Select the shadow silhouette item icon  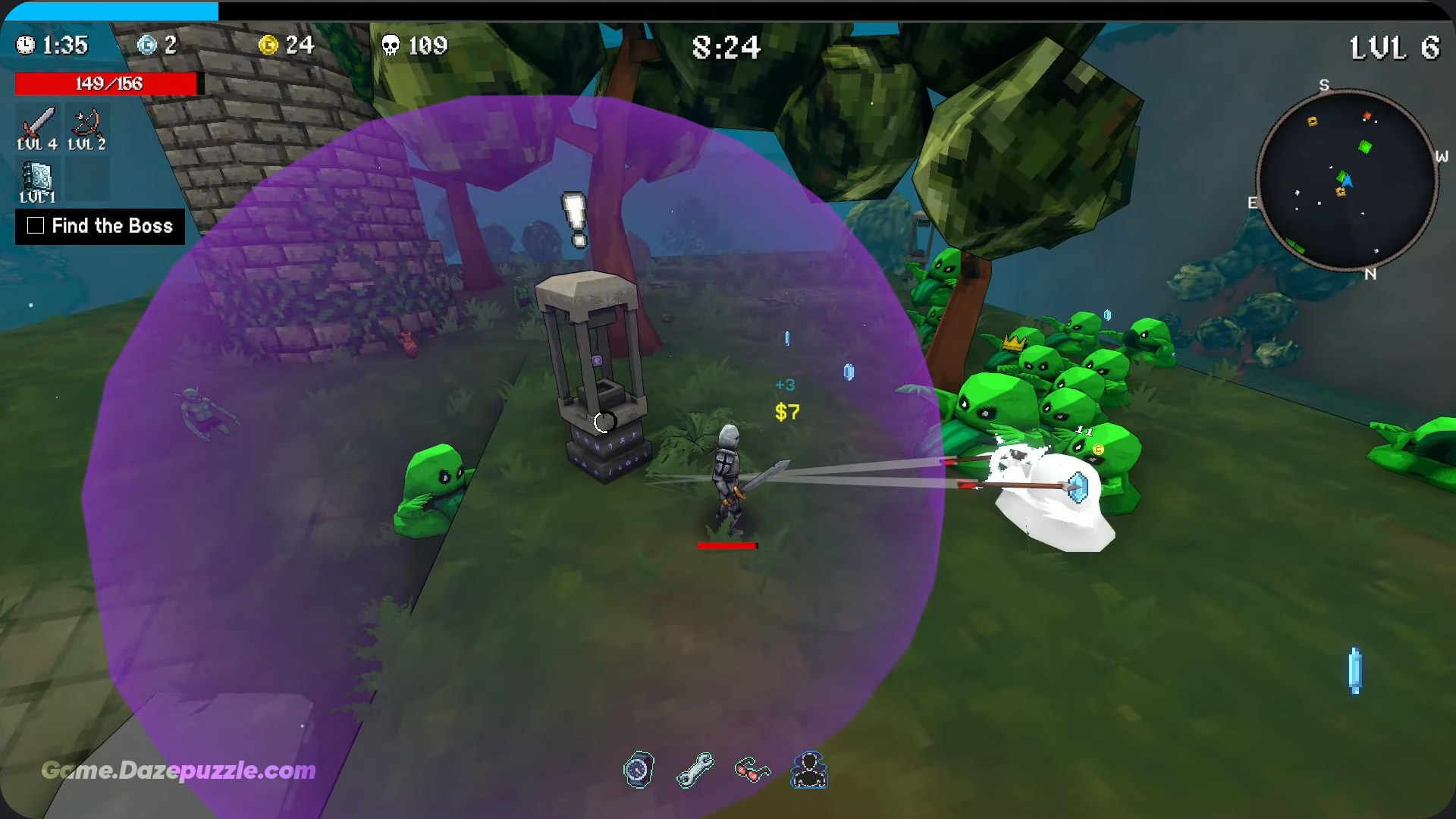click(x=809, y=770)
